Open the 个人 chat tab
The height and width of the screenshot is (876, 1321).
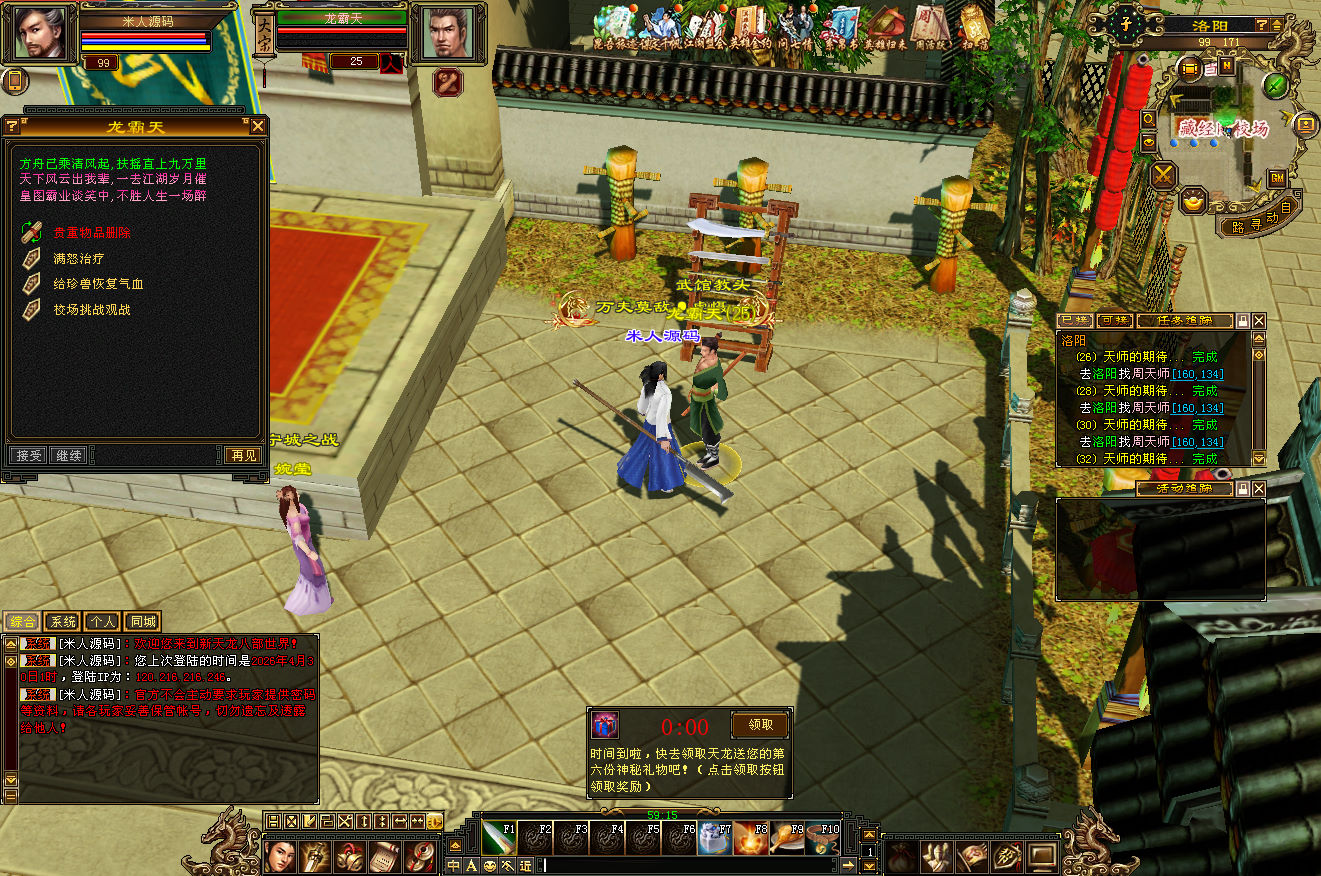(x=102, y=621)
